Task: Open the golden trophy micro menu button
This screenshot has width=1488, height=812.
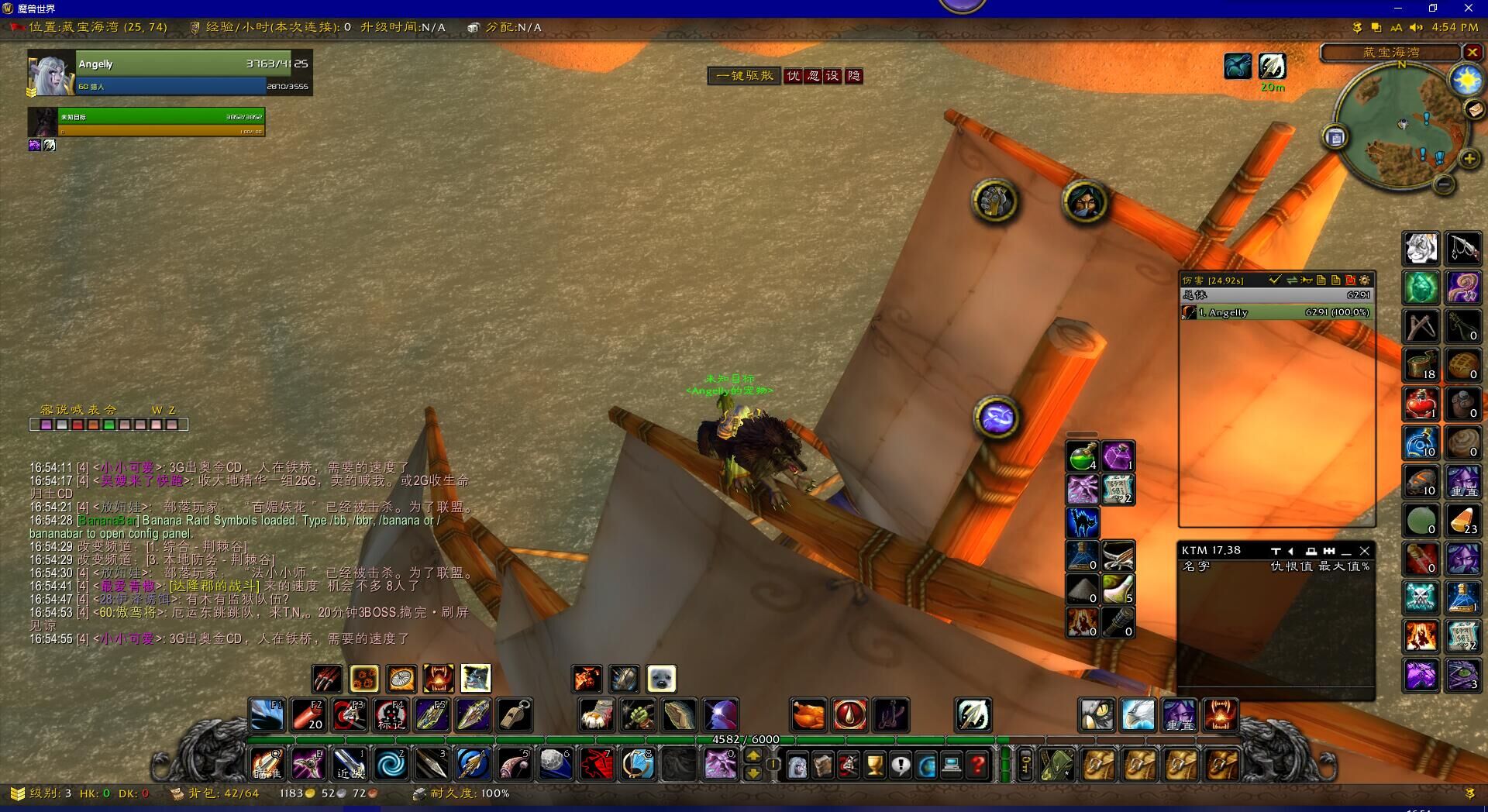Action: coord(874,766)
